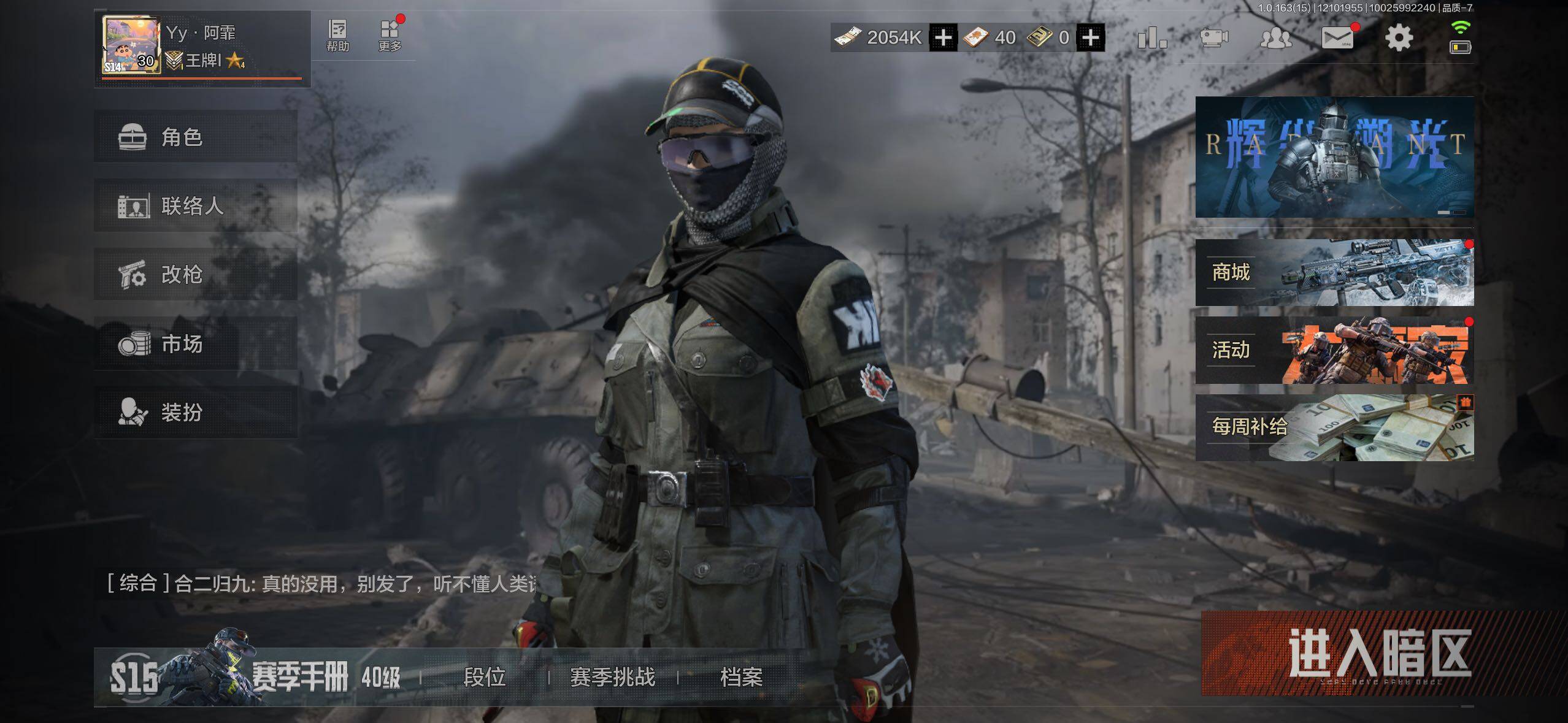This screenshot has width=1568, height=723.
Task: Click the player profile avatar card
Action: click(132, 46)
